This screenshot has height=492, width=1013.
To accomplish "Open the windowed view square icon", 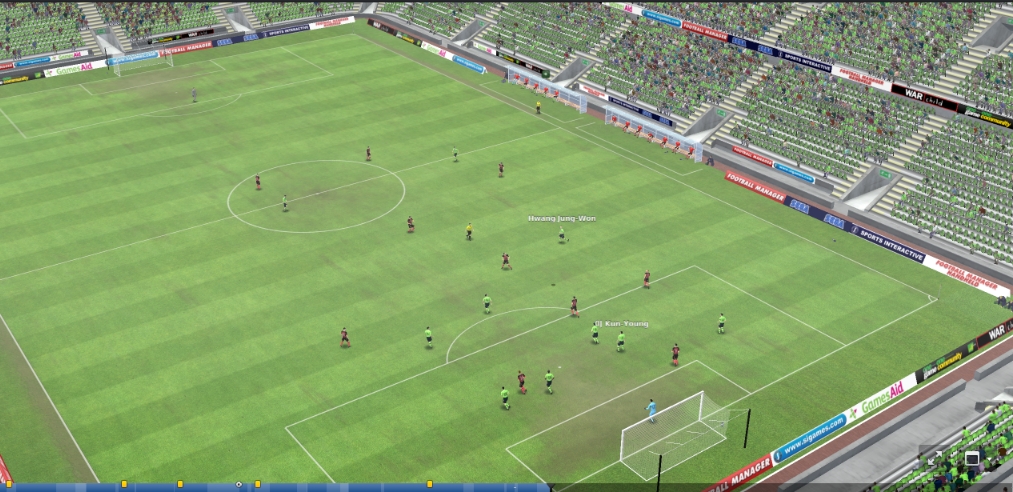I will (x=970, y=458).
